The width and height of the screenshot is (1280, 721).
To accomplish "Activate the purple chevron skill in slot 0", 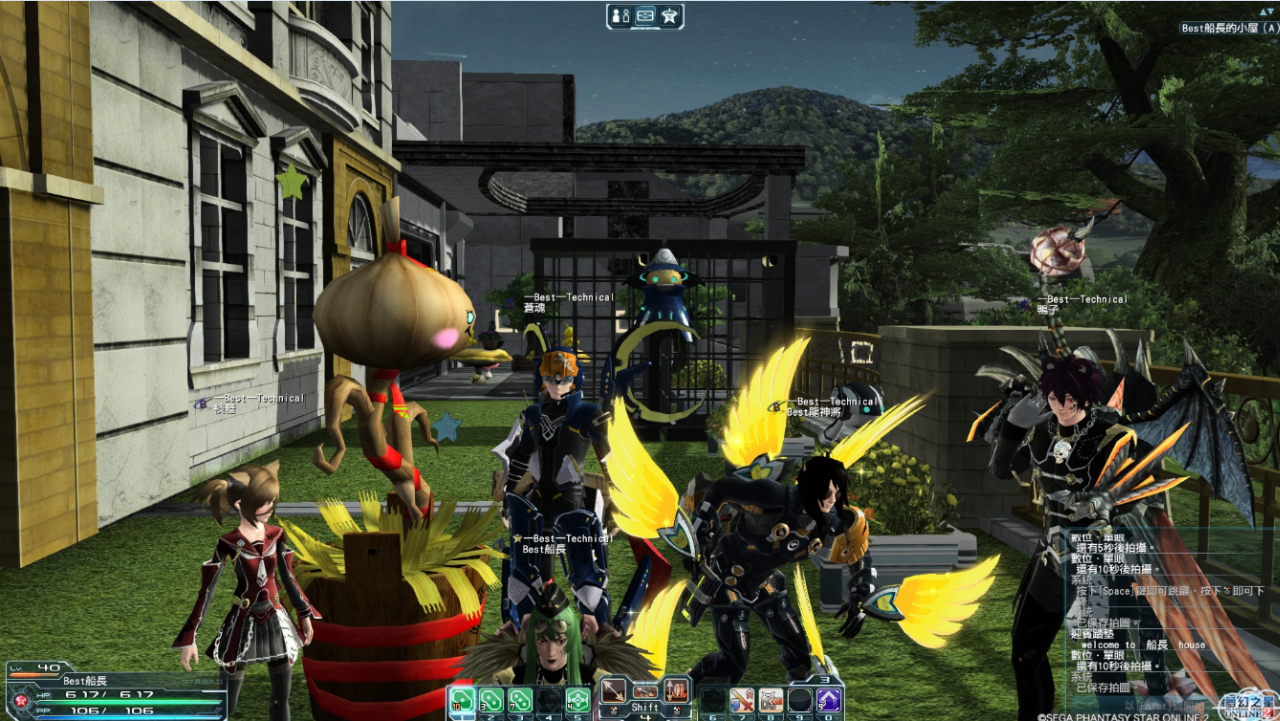I will point(829,699).
